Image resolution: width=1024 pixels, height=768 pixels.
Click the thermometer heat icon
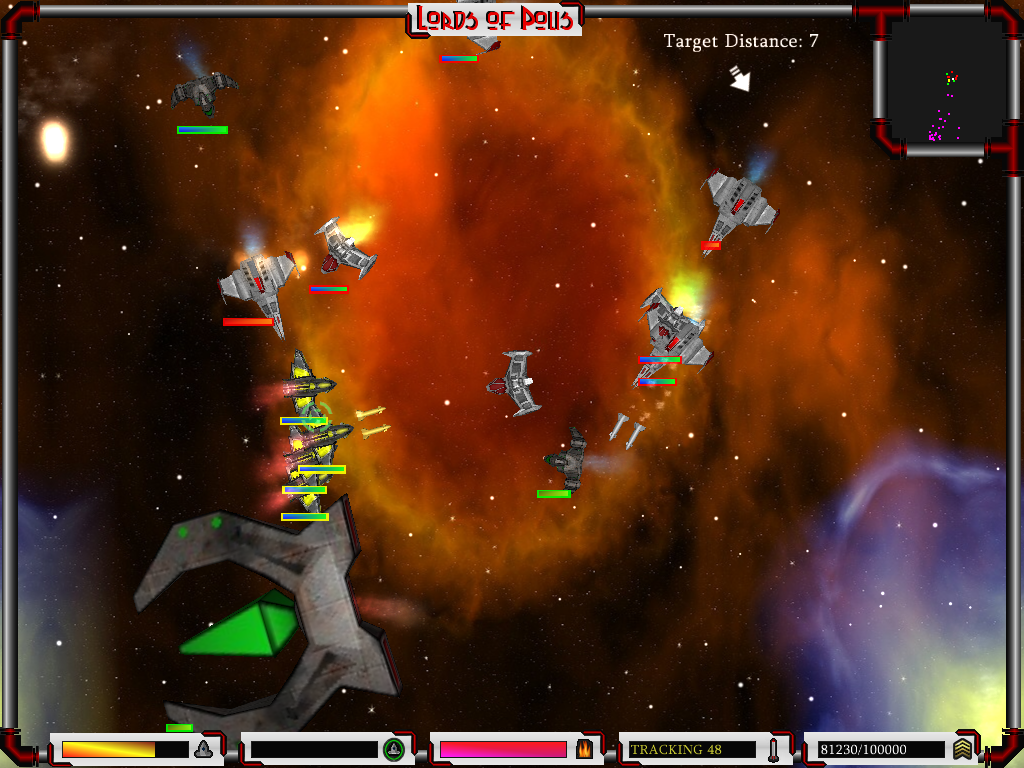773,749
